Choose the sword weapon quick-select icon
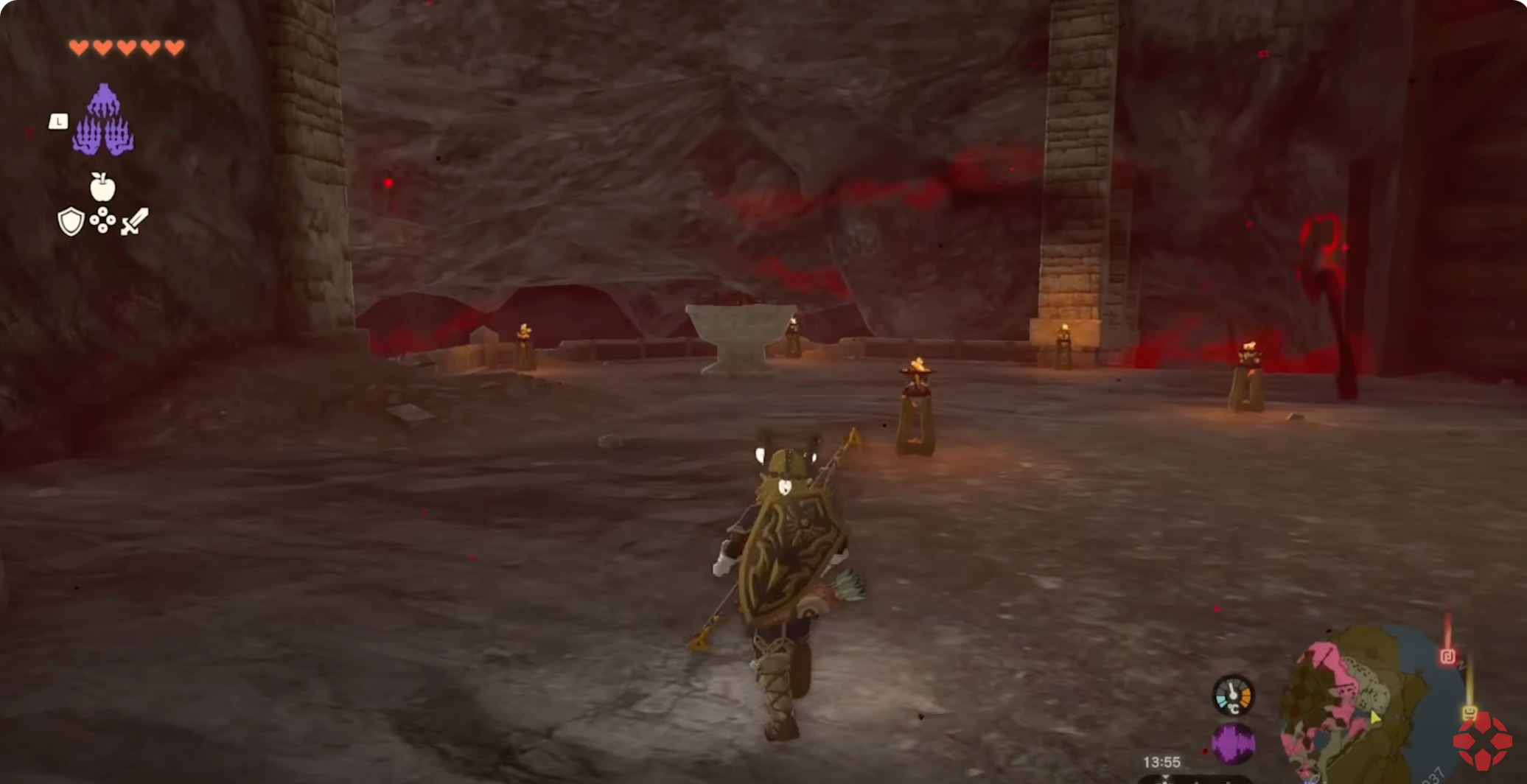1527x784 pixels. 134,221
